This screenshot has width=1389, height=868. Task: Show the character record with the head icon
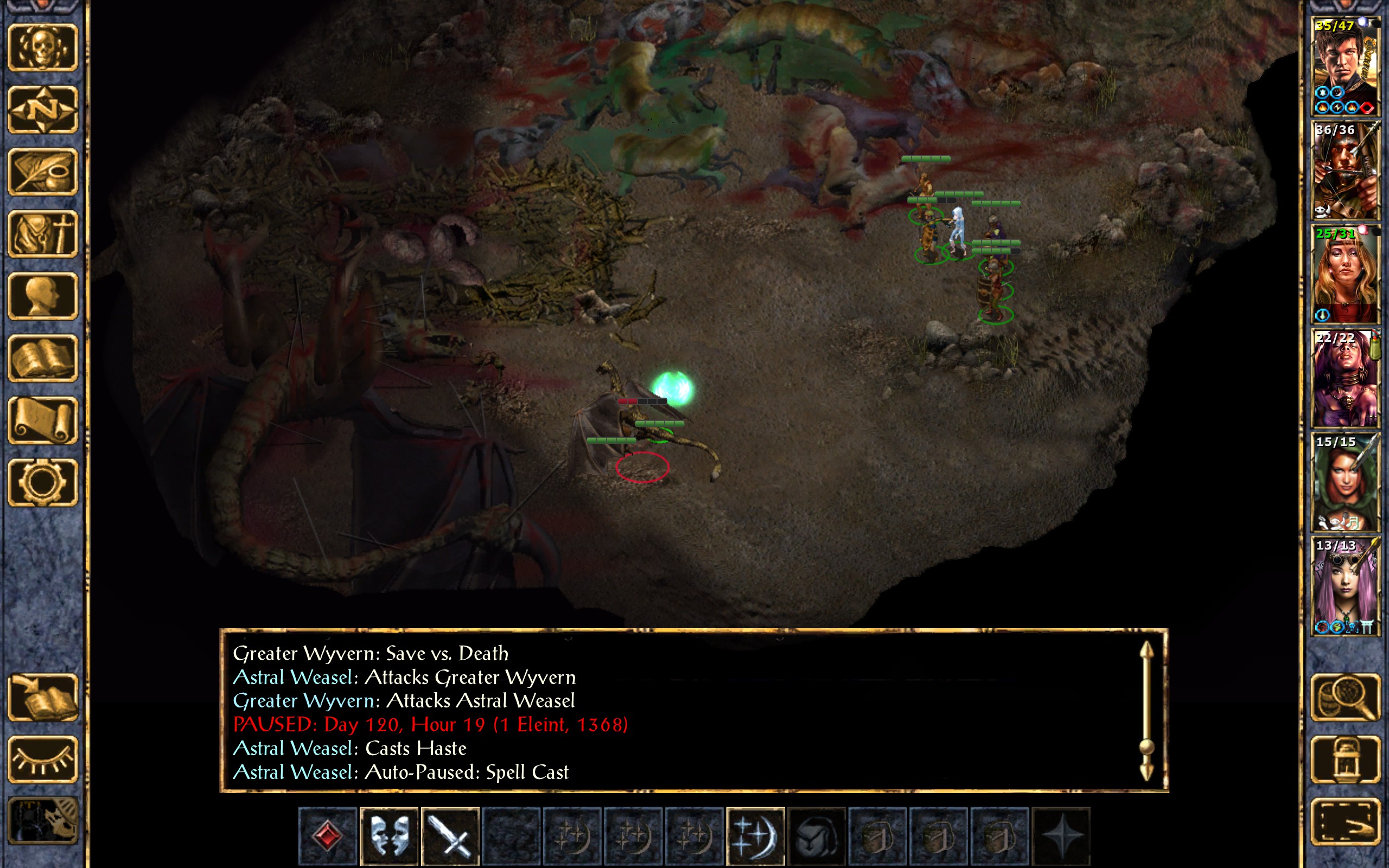pyautogui.click(x=43, y=296)
